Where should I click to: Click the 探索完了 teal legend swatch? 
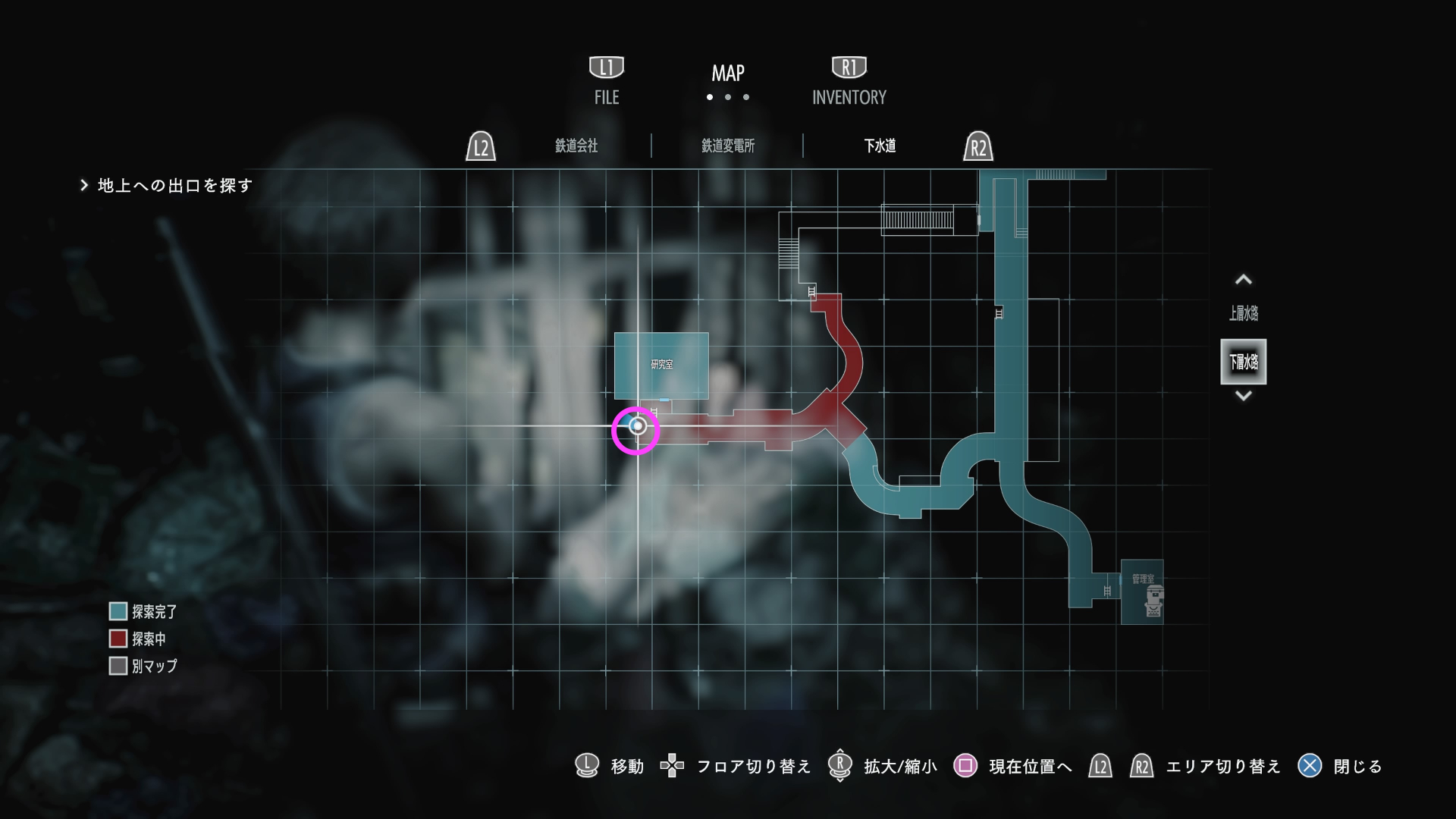(x=118, y=610)
